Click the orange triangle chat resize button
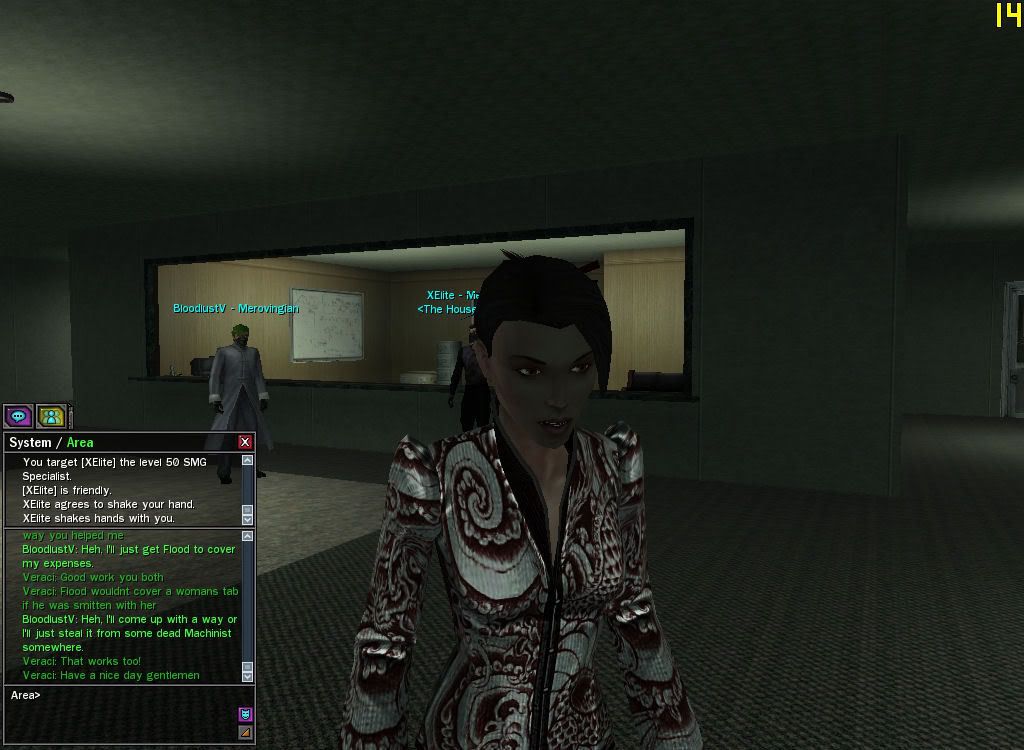This screenshot has width=1024, height=750. pyautogui.click(x=245, y=733)
